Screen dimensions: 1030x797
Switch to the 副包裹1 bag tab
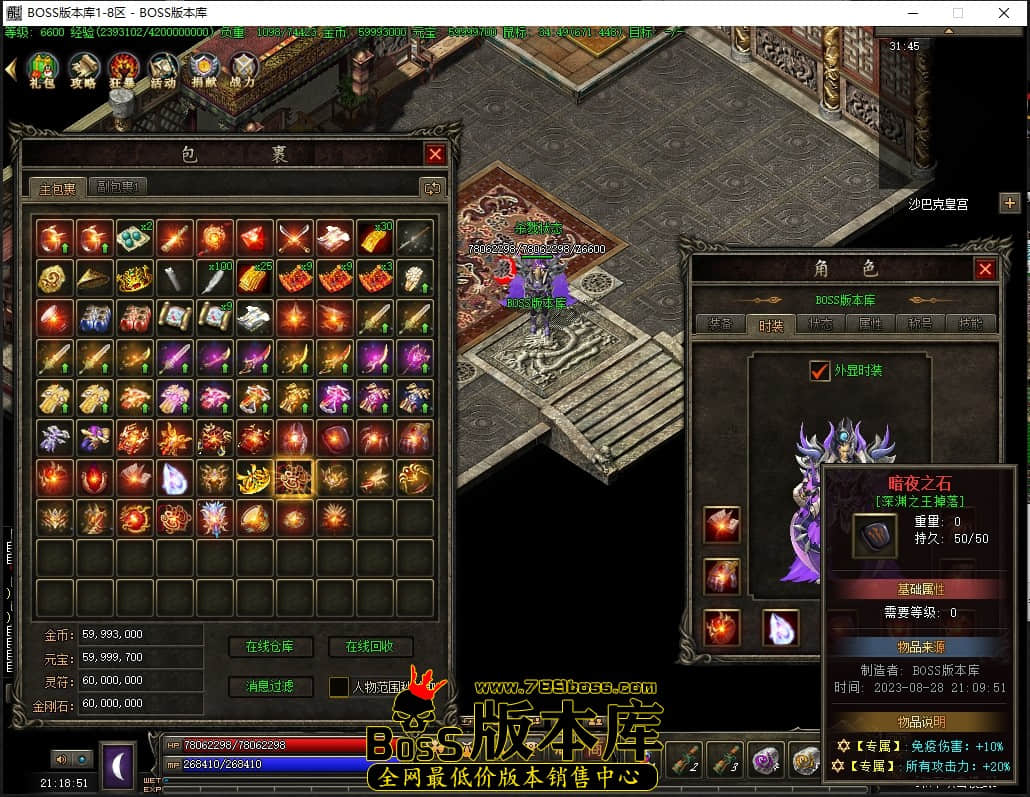click(x=118, y=186)
